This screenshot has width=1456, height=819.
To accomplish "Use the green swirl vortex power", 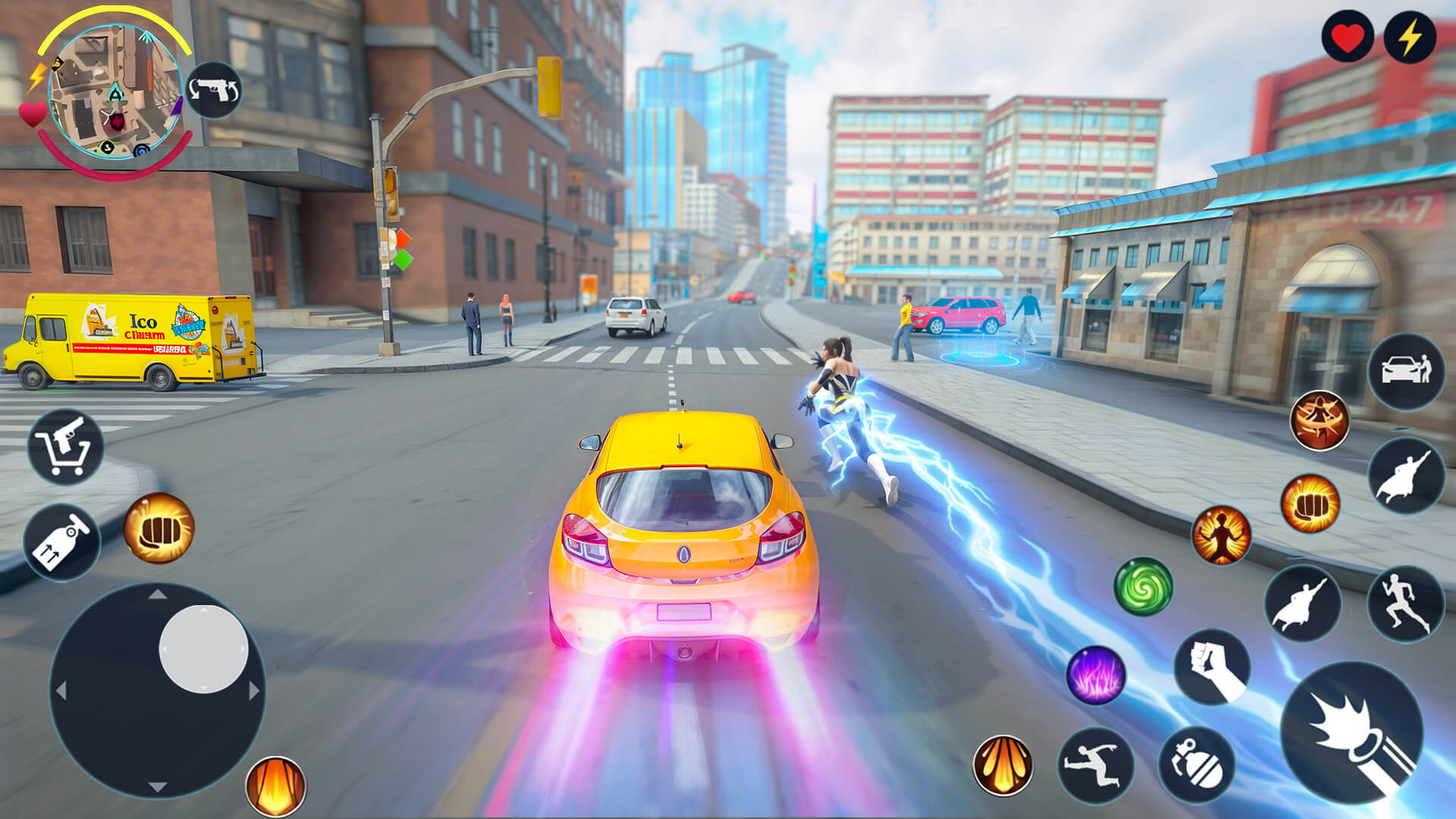I will 1143,586.
